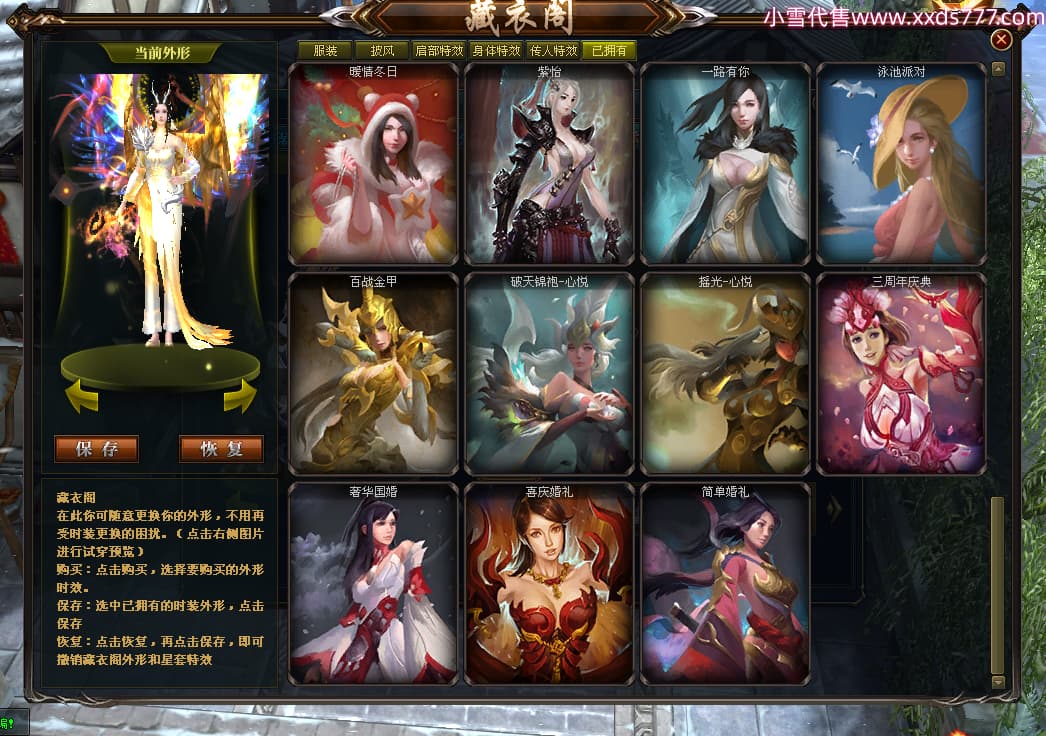Choose the 喜庆婚礼 outfit card
The image size is (1046, 736).
[x=549, y=584]
